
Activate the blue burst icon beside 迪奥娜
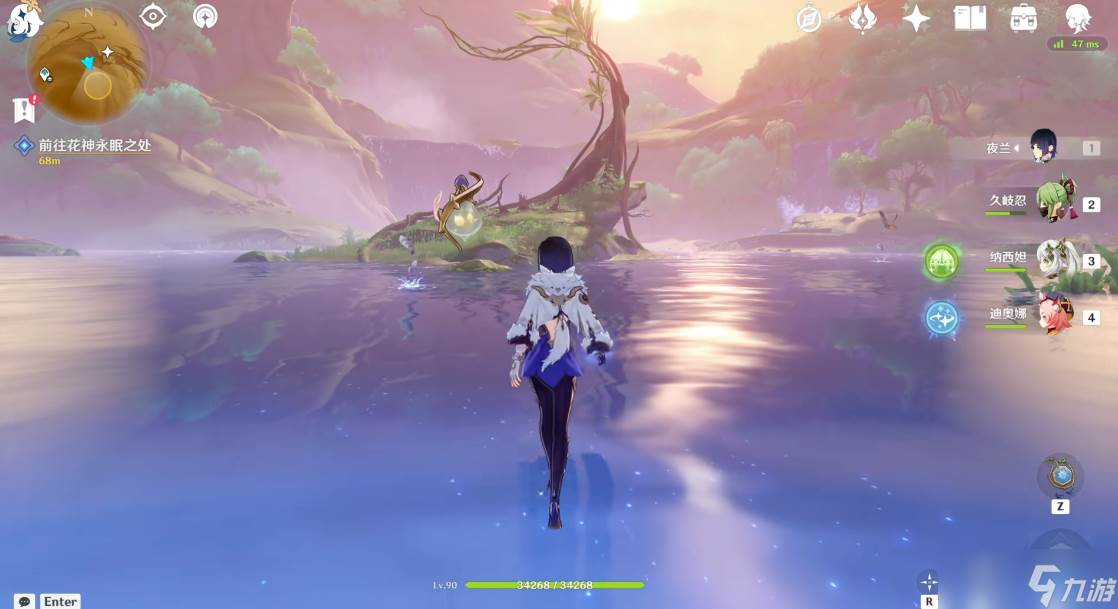(941, 318)
